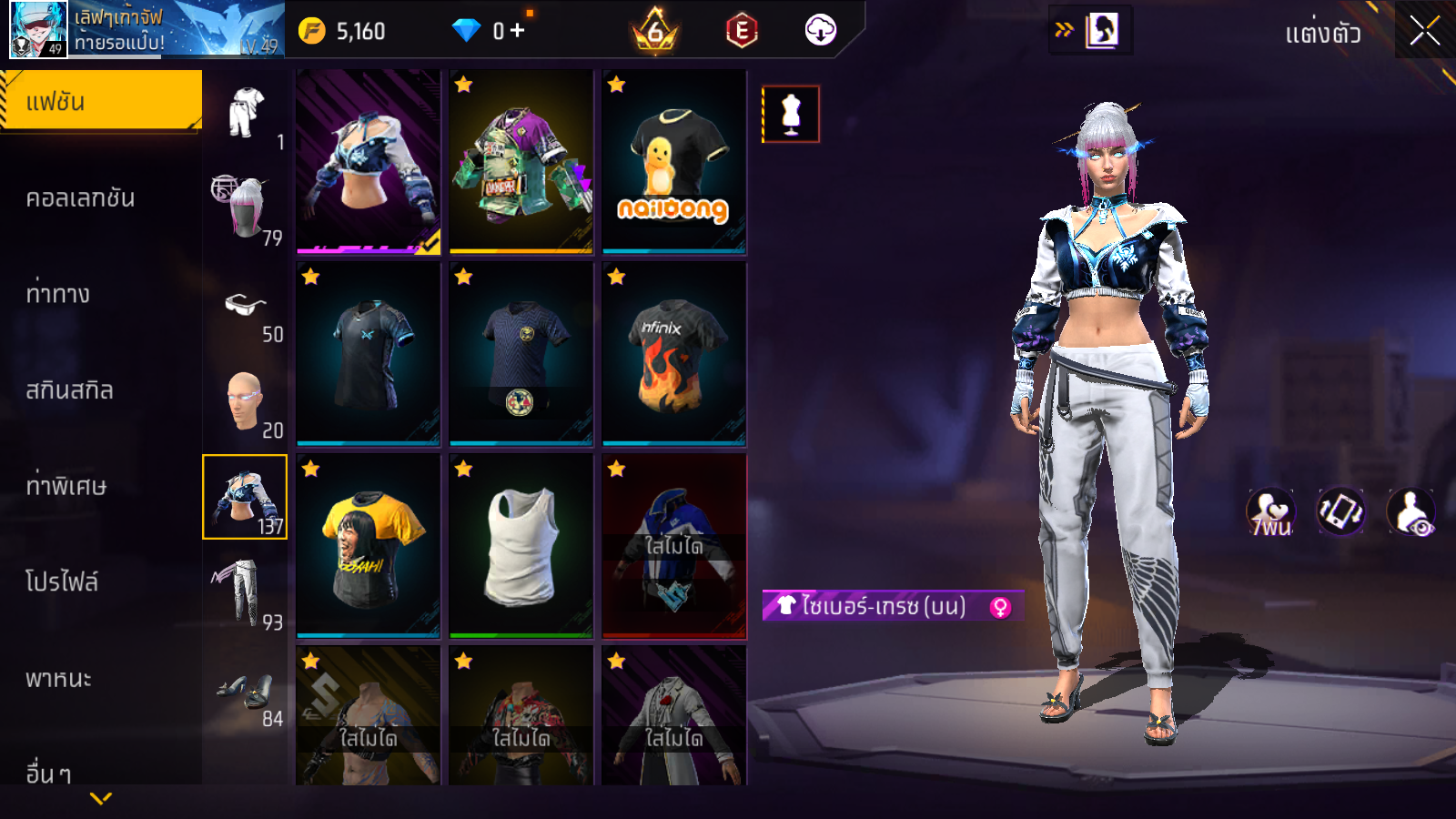Open the คอลเลกชัน tab

(x=82, y=198)
